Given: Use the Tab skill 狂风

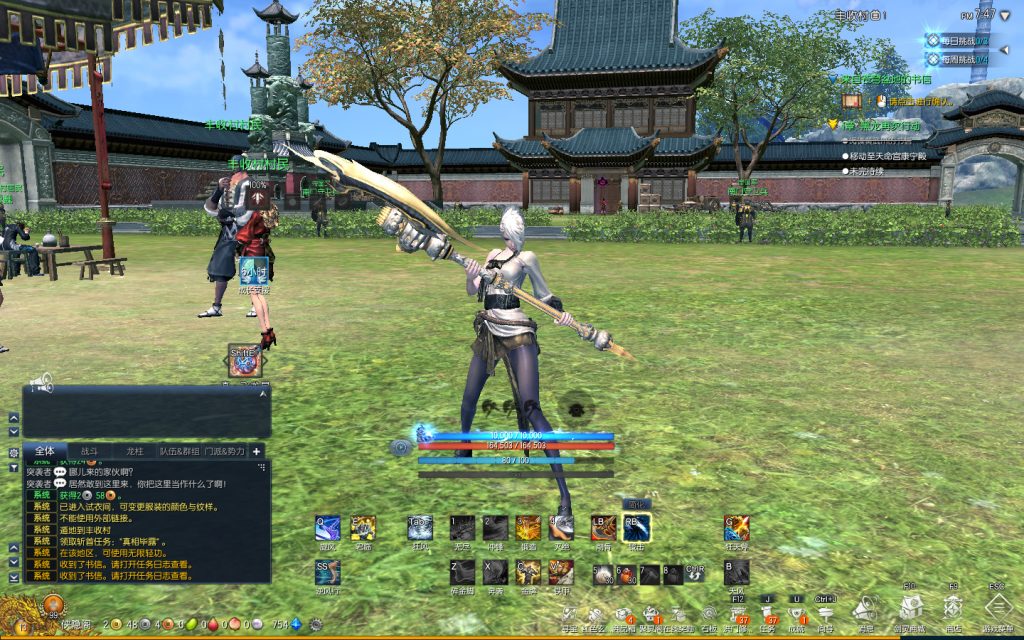Looking at the screenshot, I should point(420,528).
